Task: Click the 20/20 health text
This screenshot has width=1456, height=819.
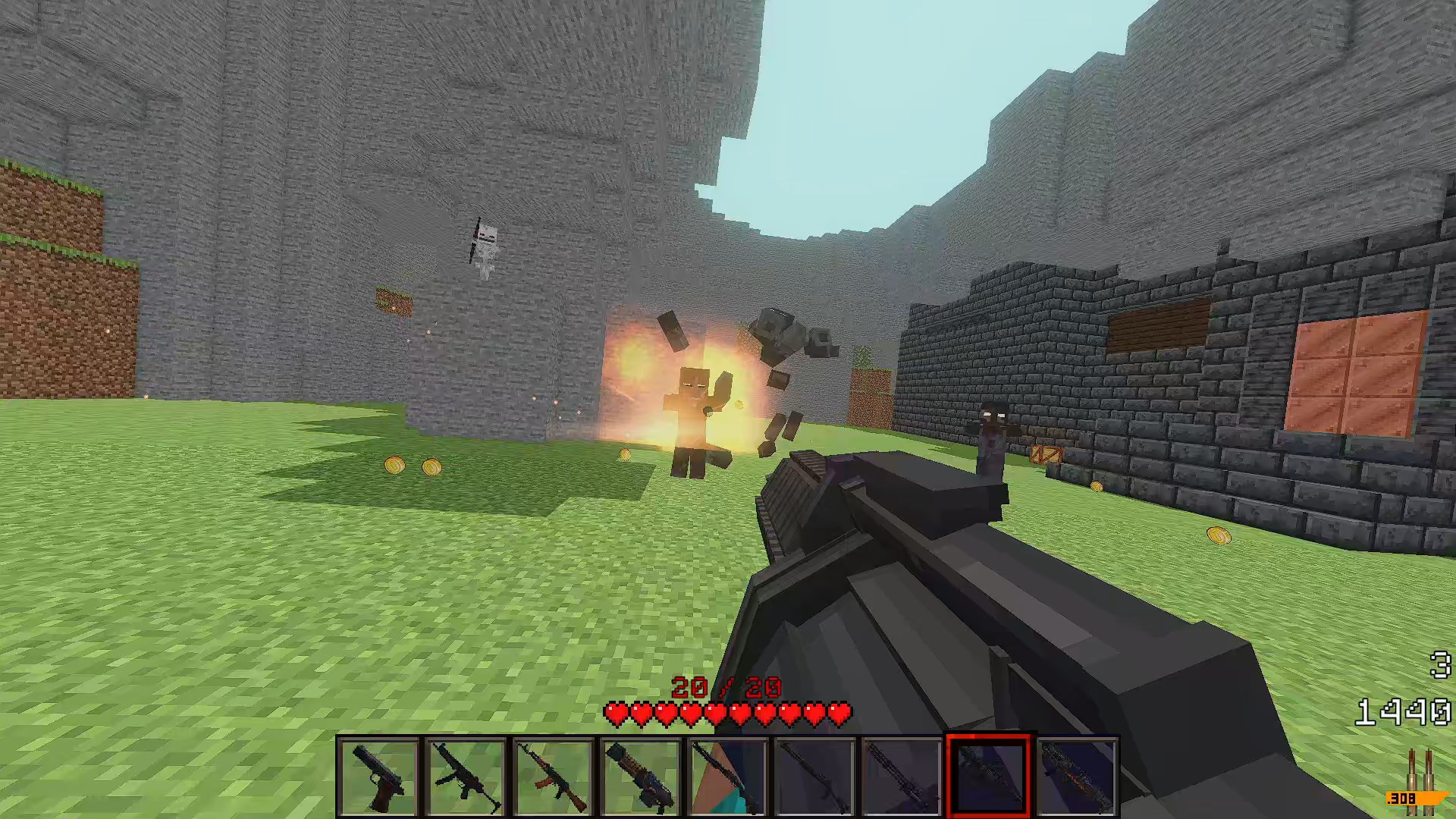Action: click(x=727, y=689)
